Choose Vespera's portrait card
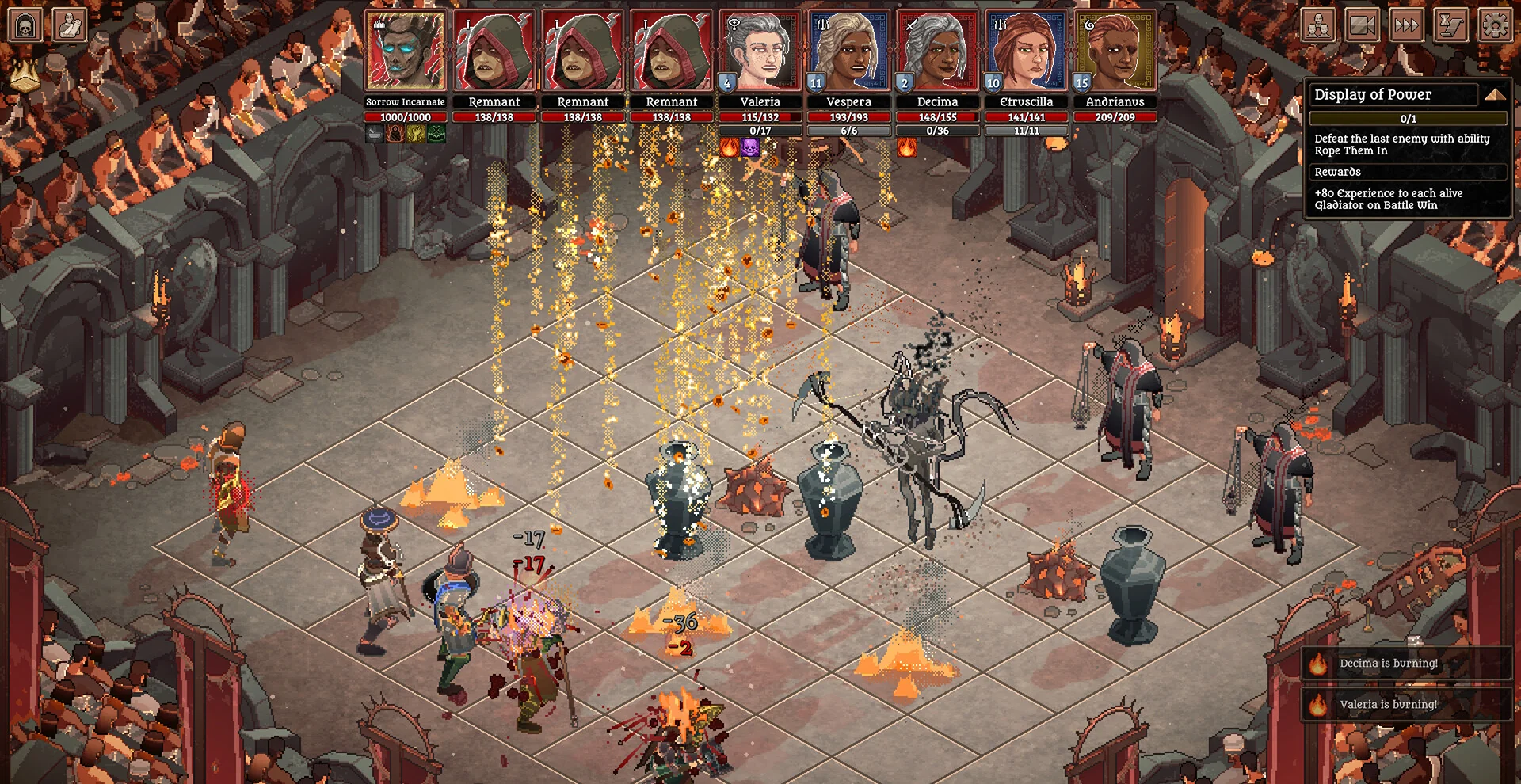Viewport: 1521px width, 784px height. (x=848, y=51)
